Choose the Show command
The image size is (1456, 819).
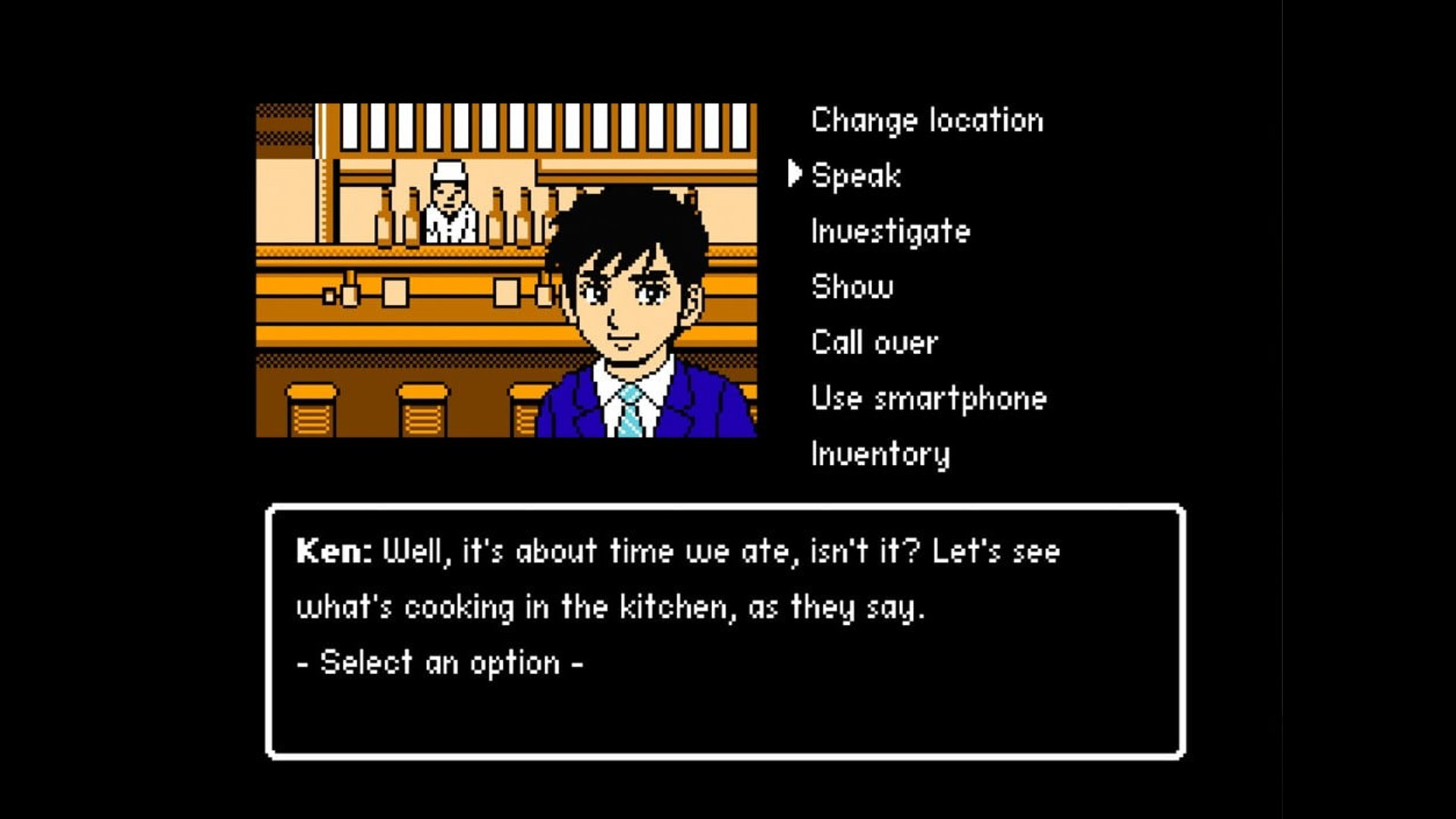click(852, 287)
